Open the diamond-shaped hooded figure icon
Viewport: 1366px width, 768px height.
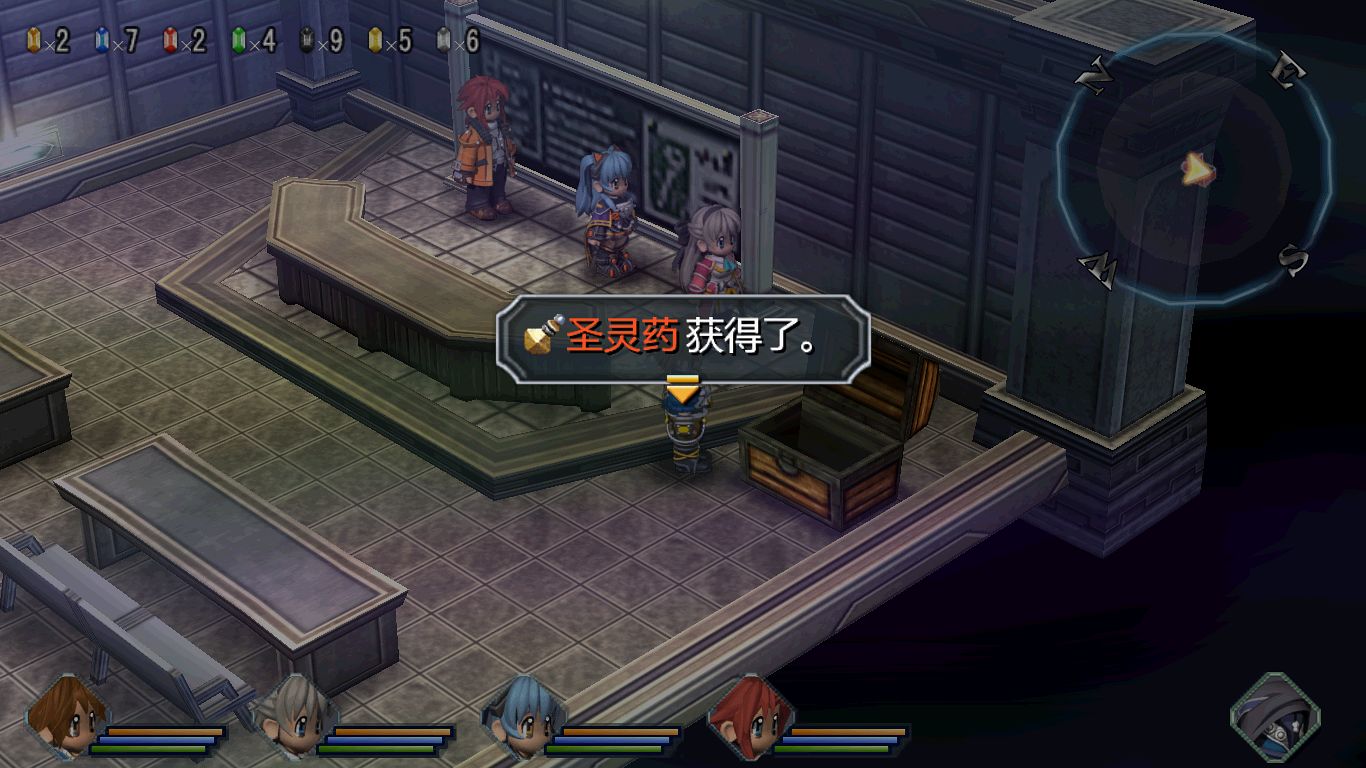tap(1274, 718)
